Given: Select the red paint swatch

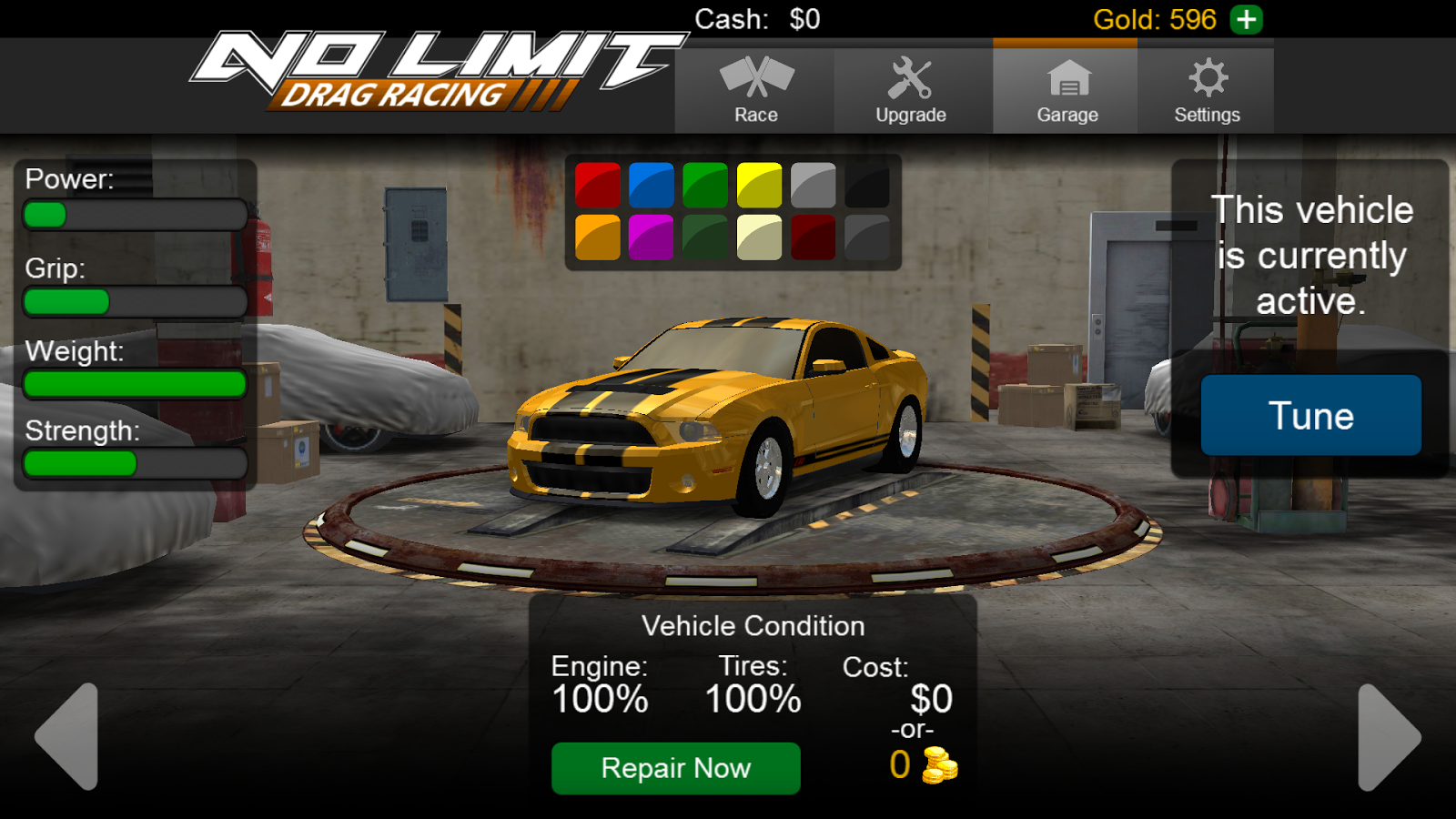Looking at the screenshot, I should tap(598, 183).
